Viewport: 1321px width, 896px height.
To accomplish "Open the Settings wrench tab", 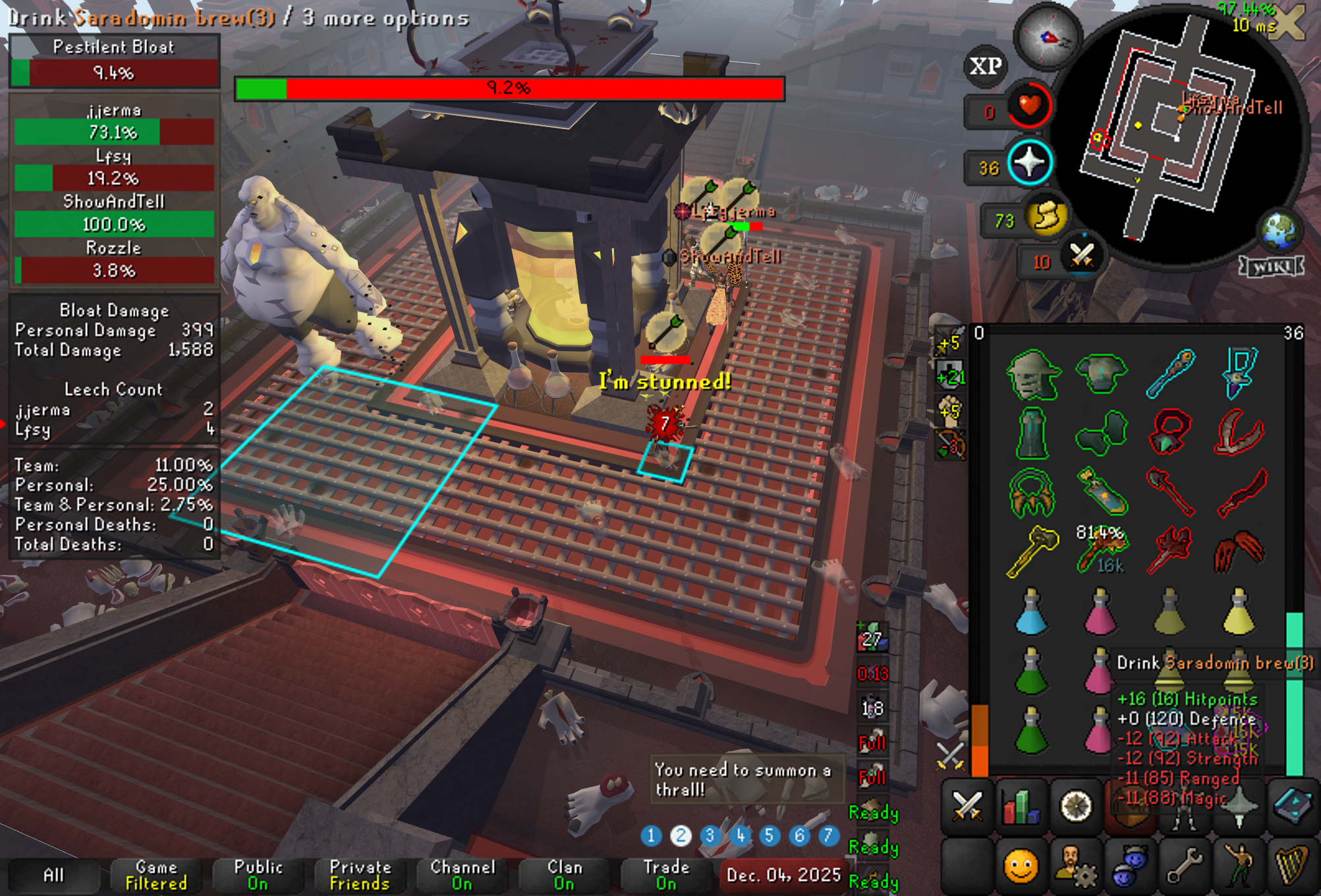I will pyautogui.click(x=1184, y=866).
